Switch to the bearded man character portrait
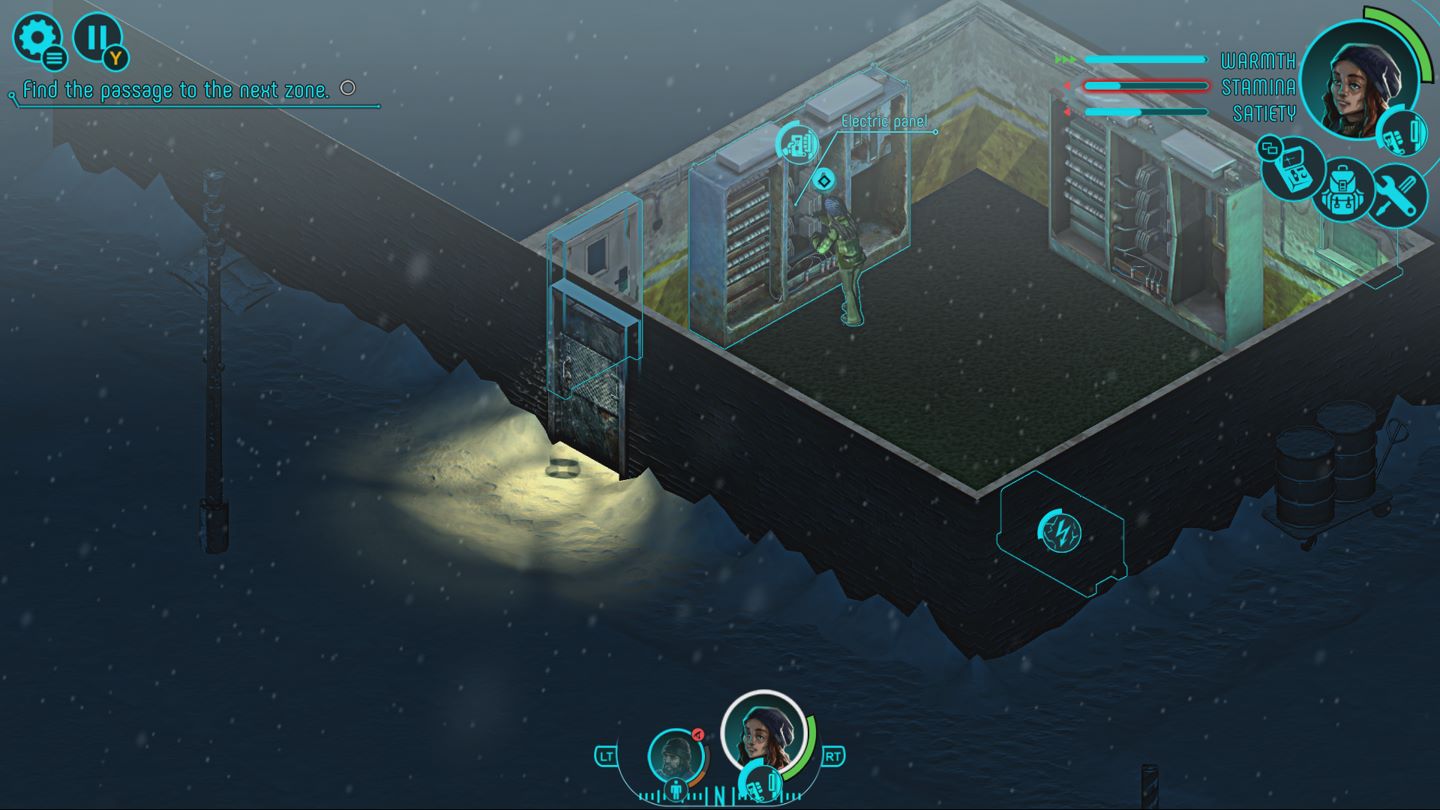The height and width of the screenshot is (810, 1440). [675, 756]
